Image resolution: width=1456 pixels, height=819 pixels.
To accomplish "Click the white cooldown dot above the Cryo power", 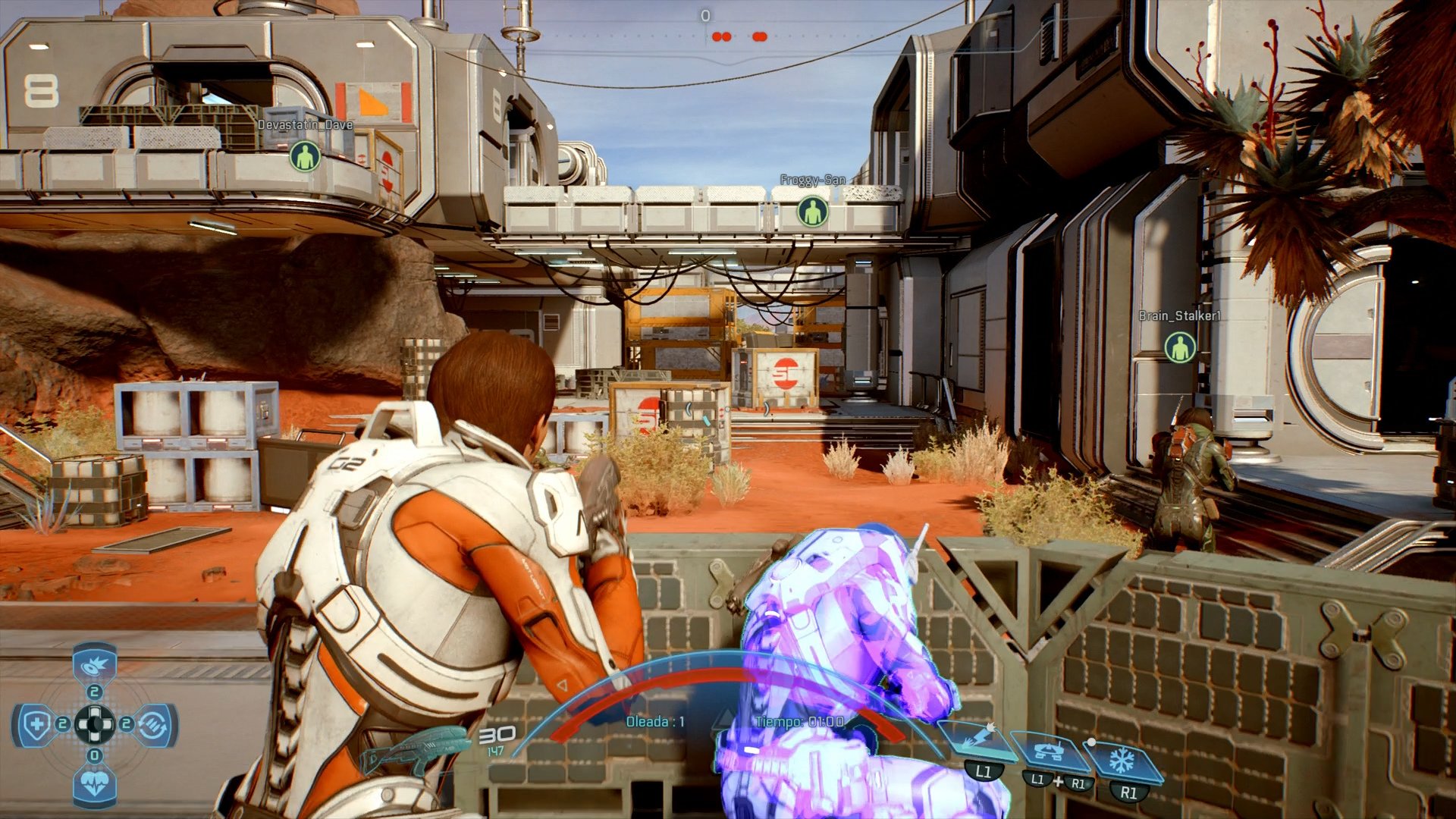I will [1092, 742].
